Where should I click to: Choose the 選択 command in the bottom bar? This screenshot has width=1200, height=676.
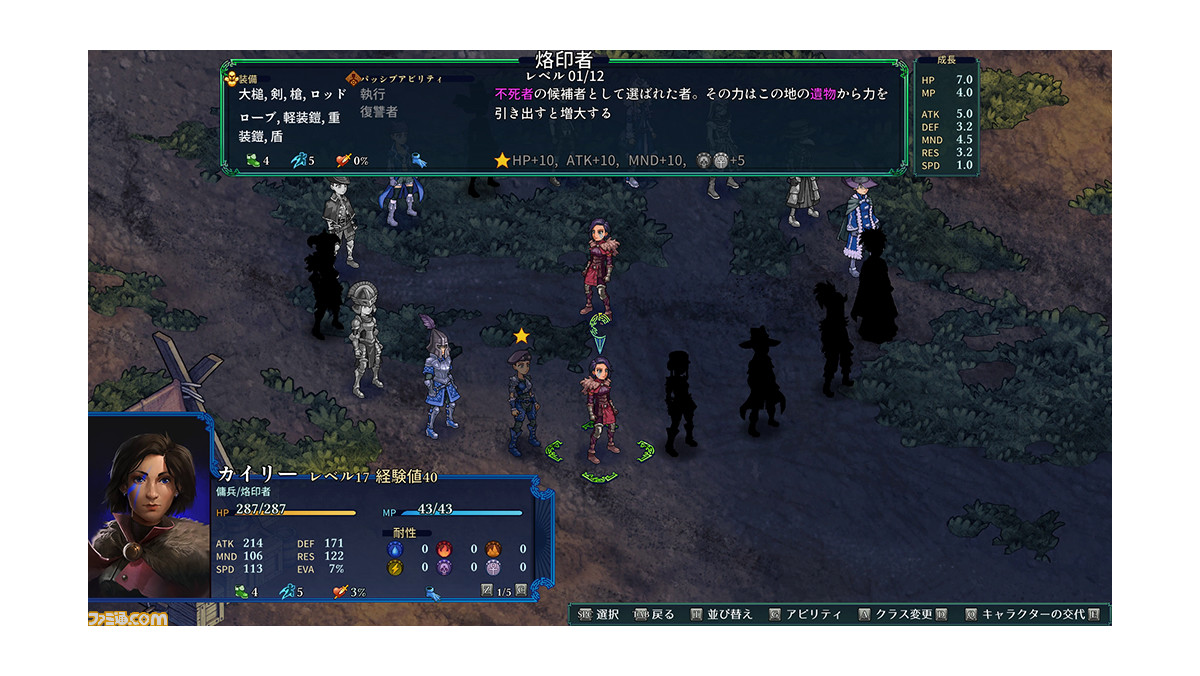click(x=600, y=614)
